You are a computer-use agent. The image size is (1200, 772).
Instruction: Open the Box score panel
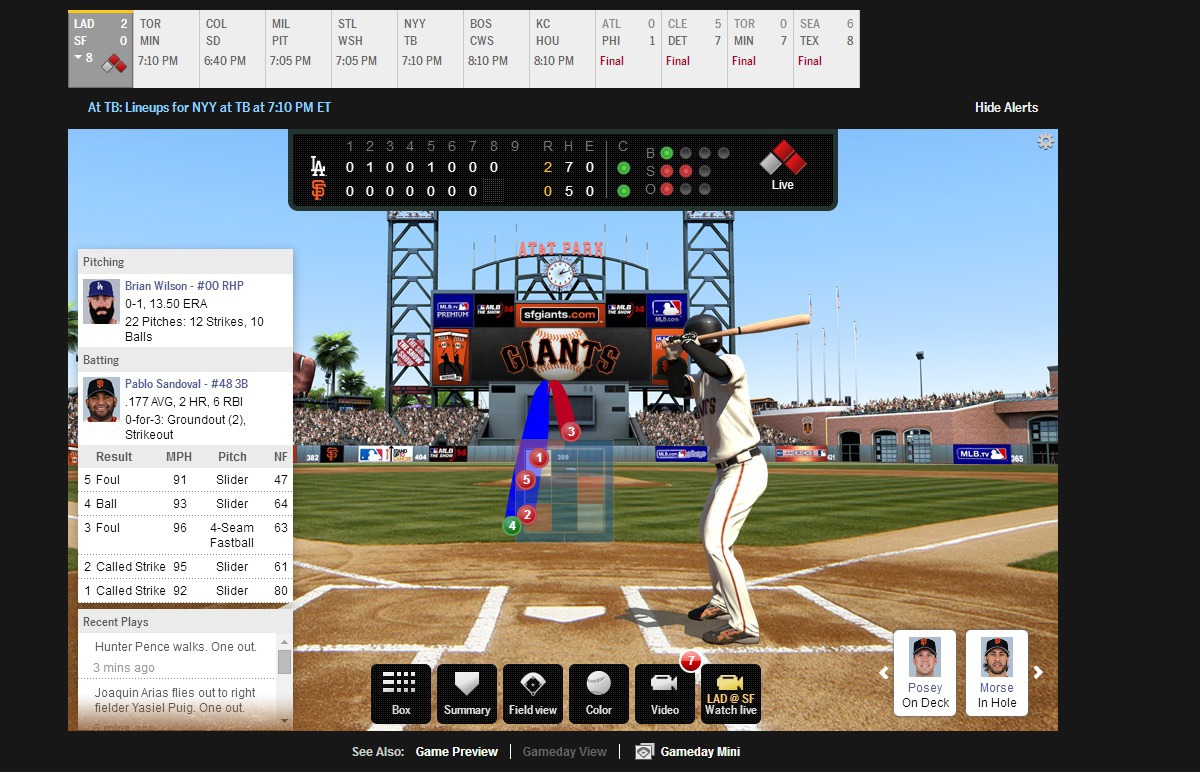point(401,693)
